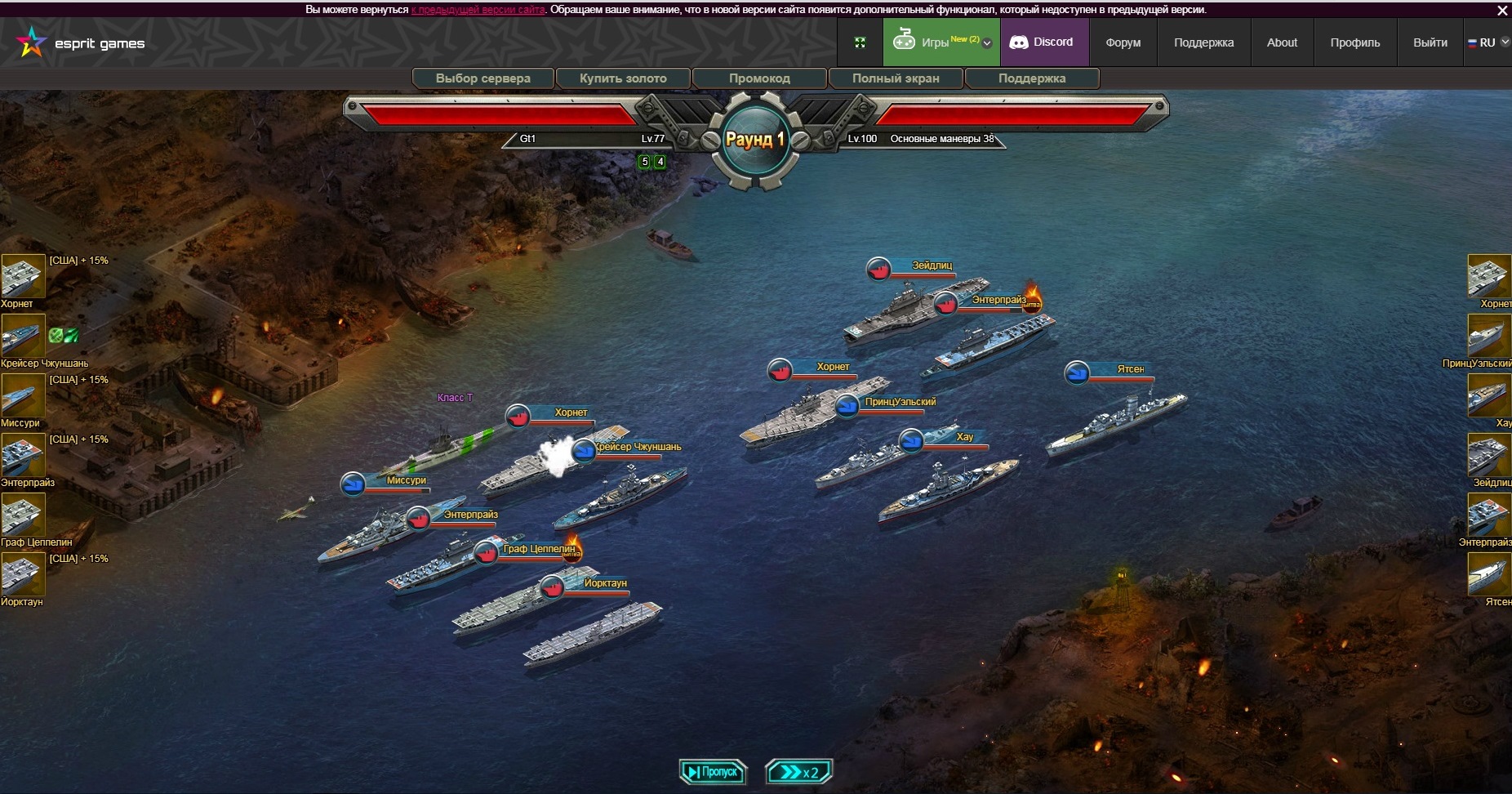Open Поддержка in the game toolbar
This screenshot has width=1512, height=794.
tap(1032, 78)
